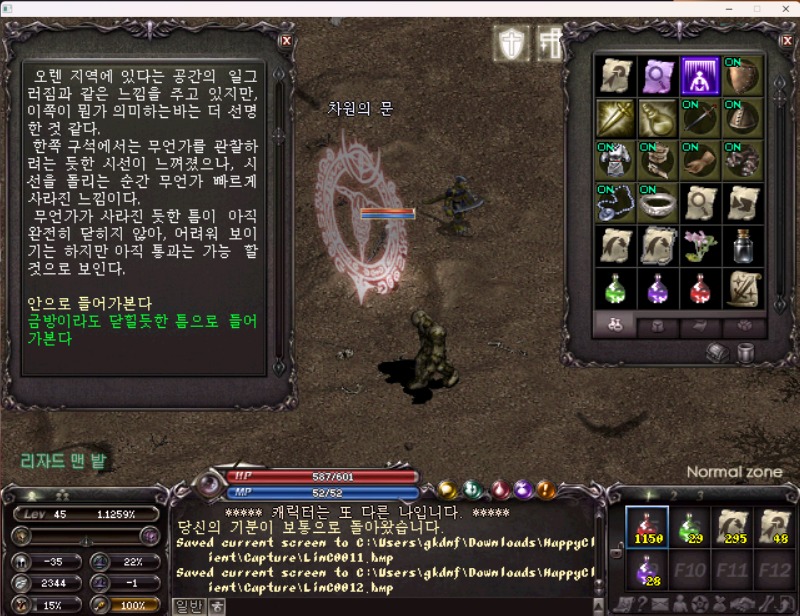Switch to hotbar page 2
This screenshot has height=616, width=800.
click(x=673, y=495)
